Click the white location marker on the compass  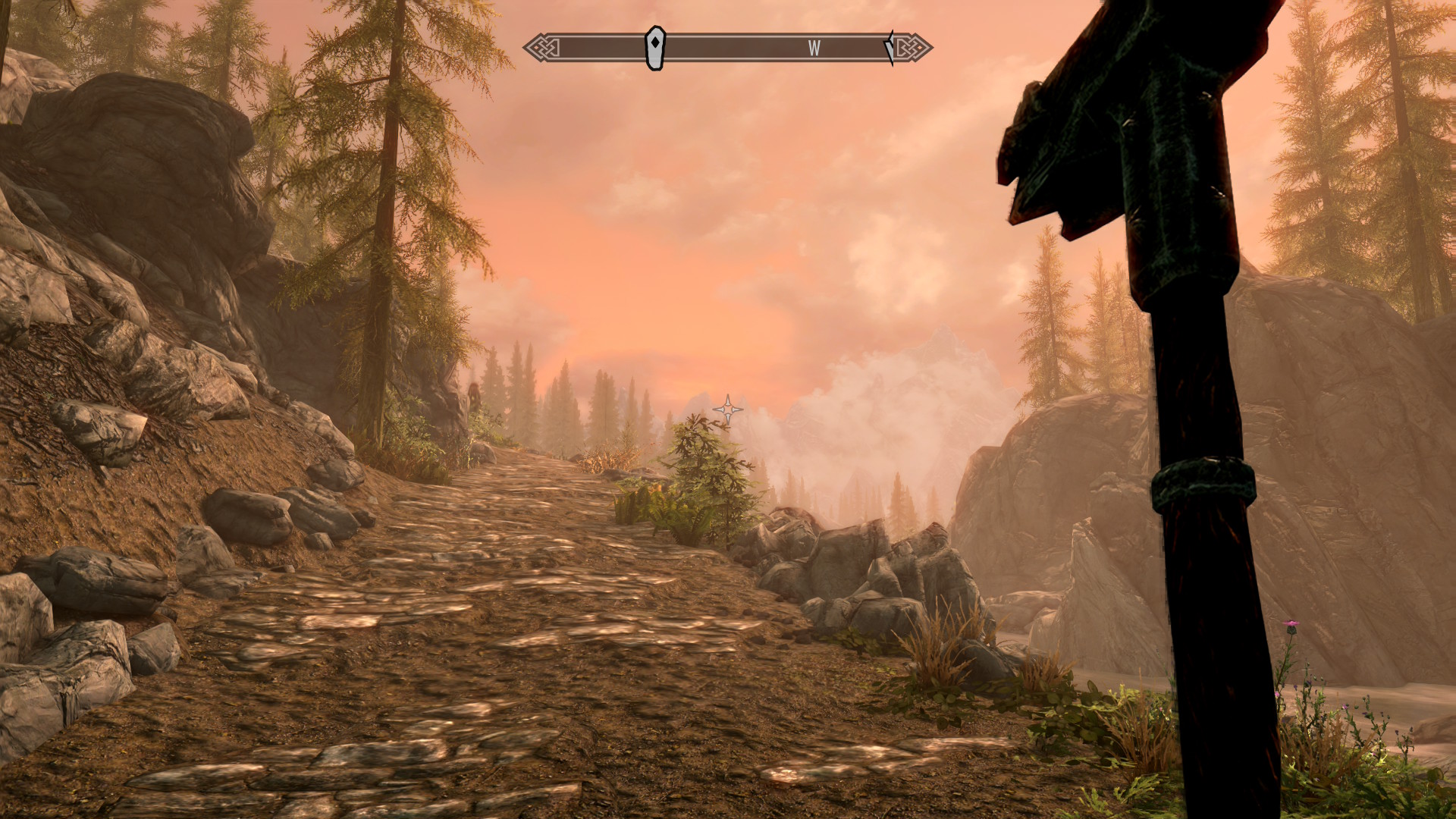(654, 48)
